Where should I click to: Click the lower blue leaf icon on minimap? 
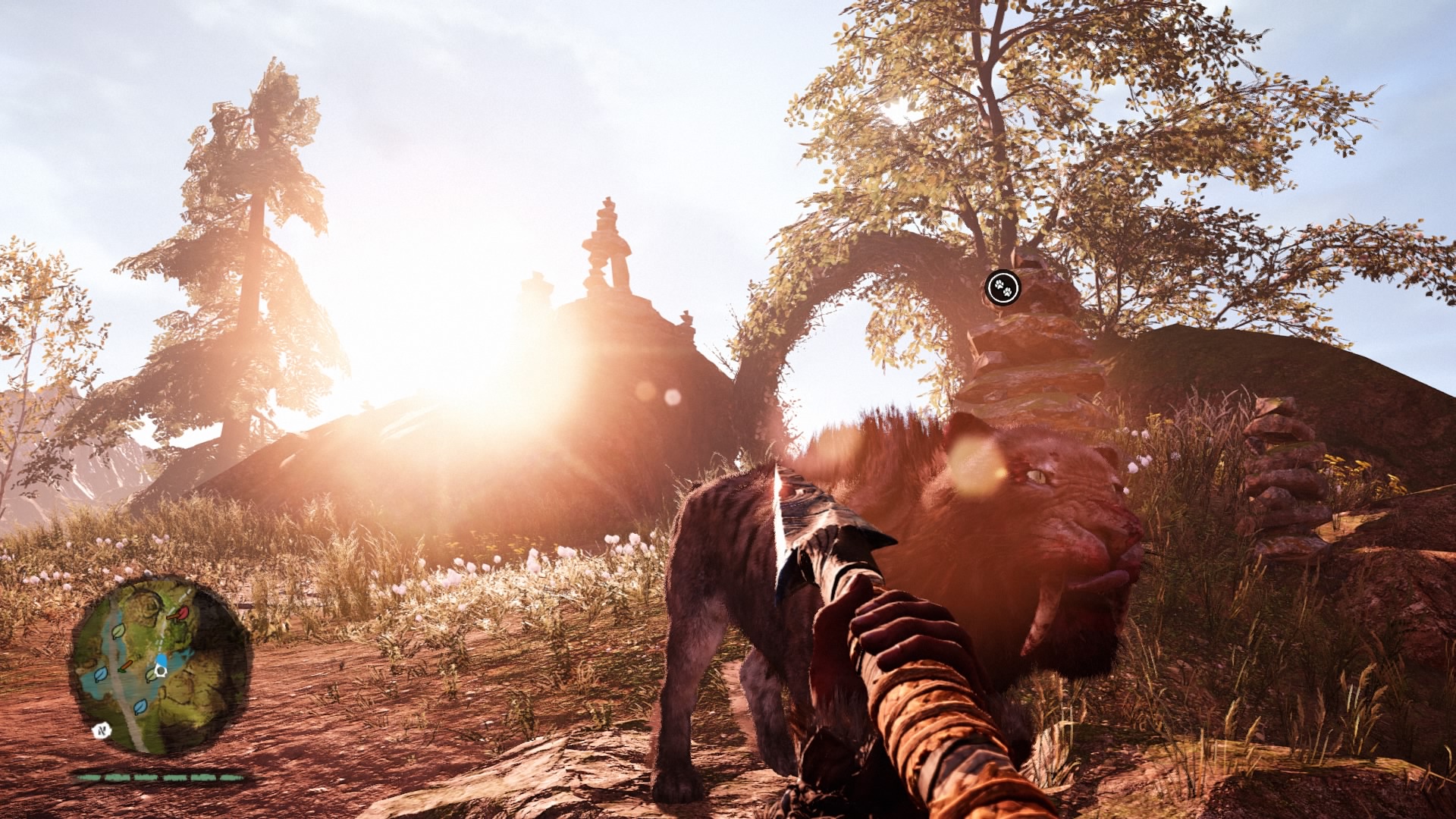pos(140,707)
